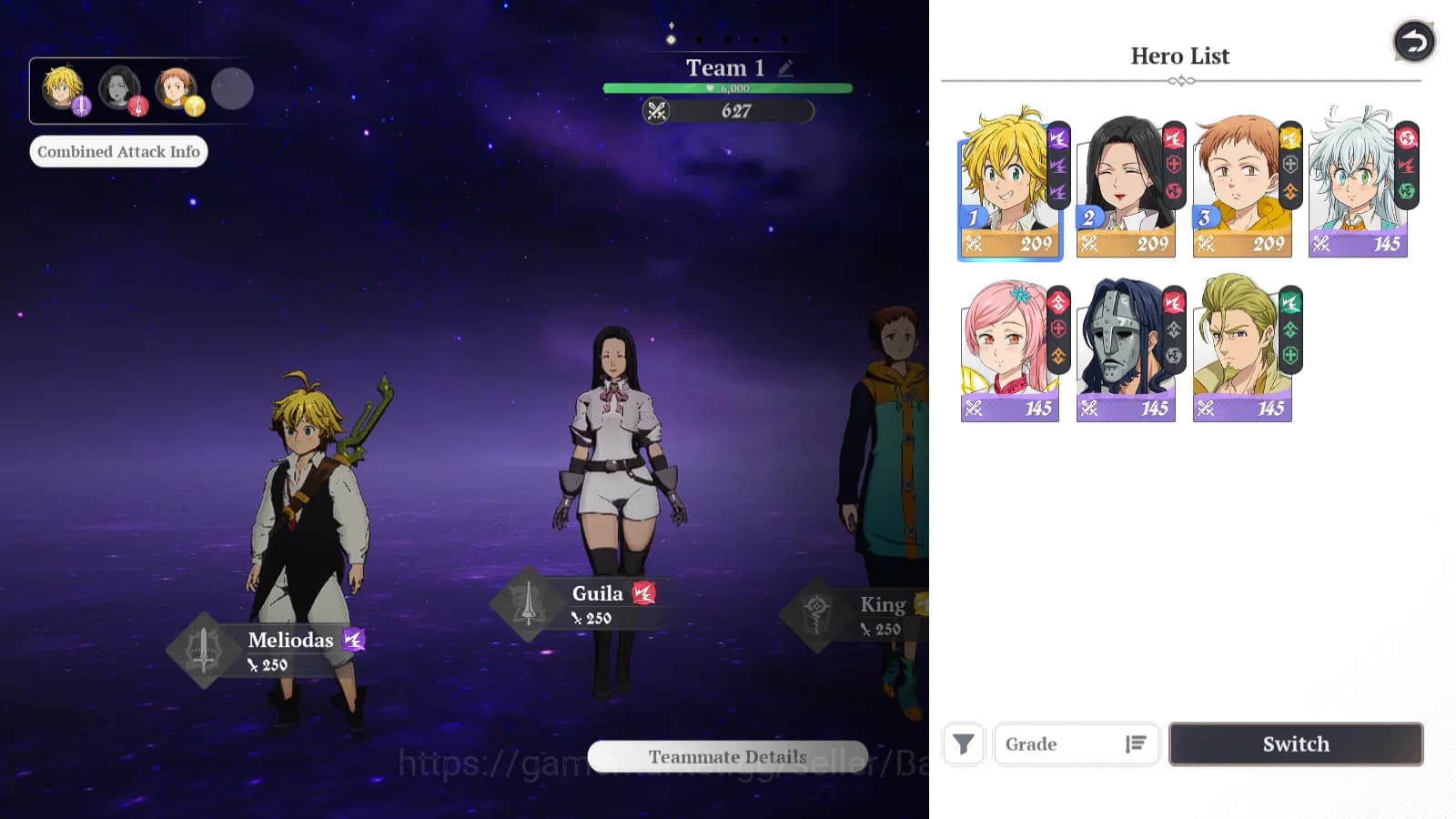
Task: Select the blond bearded hero card
Action: (1241, 350)
